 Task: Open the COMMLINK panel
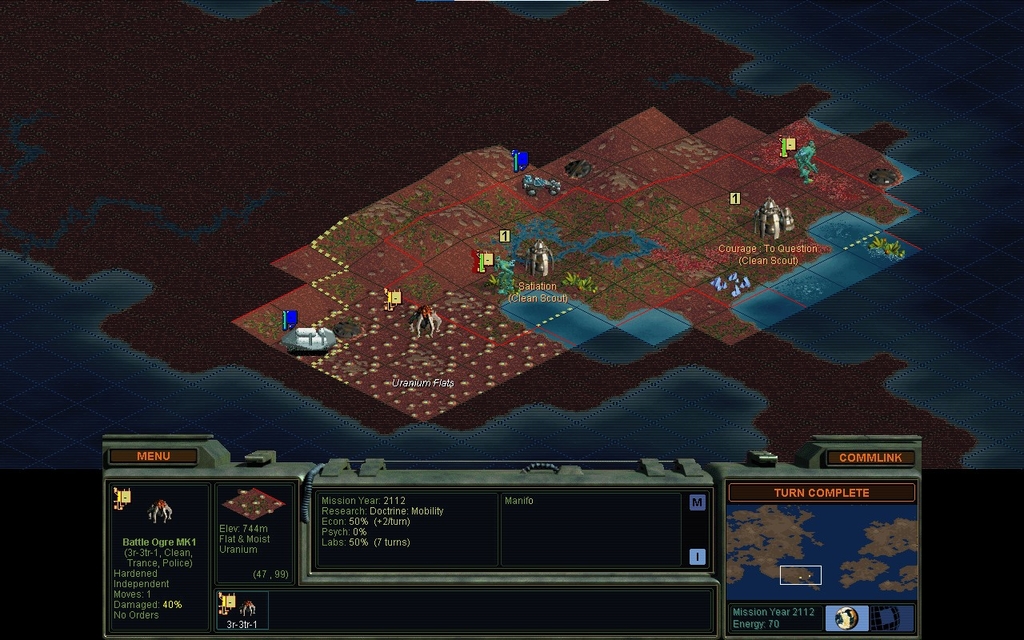tap(870, 457)
